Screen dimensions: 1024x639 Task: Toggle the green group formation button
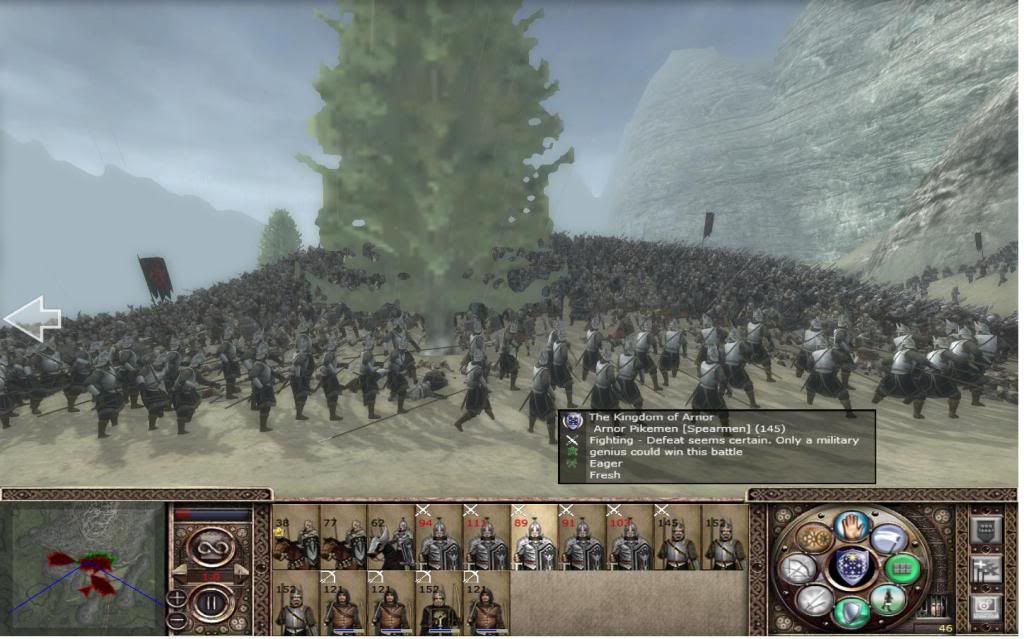click(x=903, y=568)
